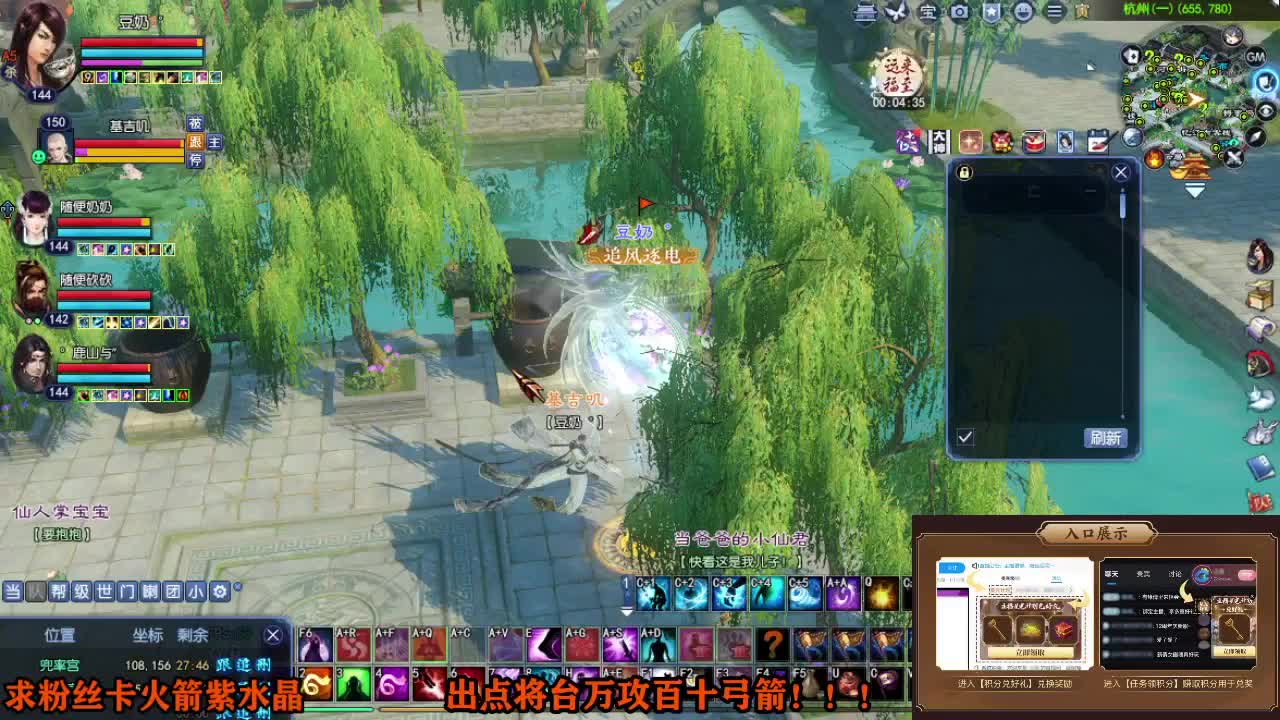This screenshot has height=720, width=1280.
Task: Open the 大神 community panel icon
Action: 939,143
